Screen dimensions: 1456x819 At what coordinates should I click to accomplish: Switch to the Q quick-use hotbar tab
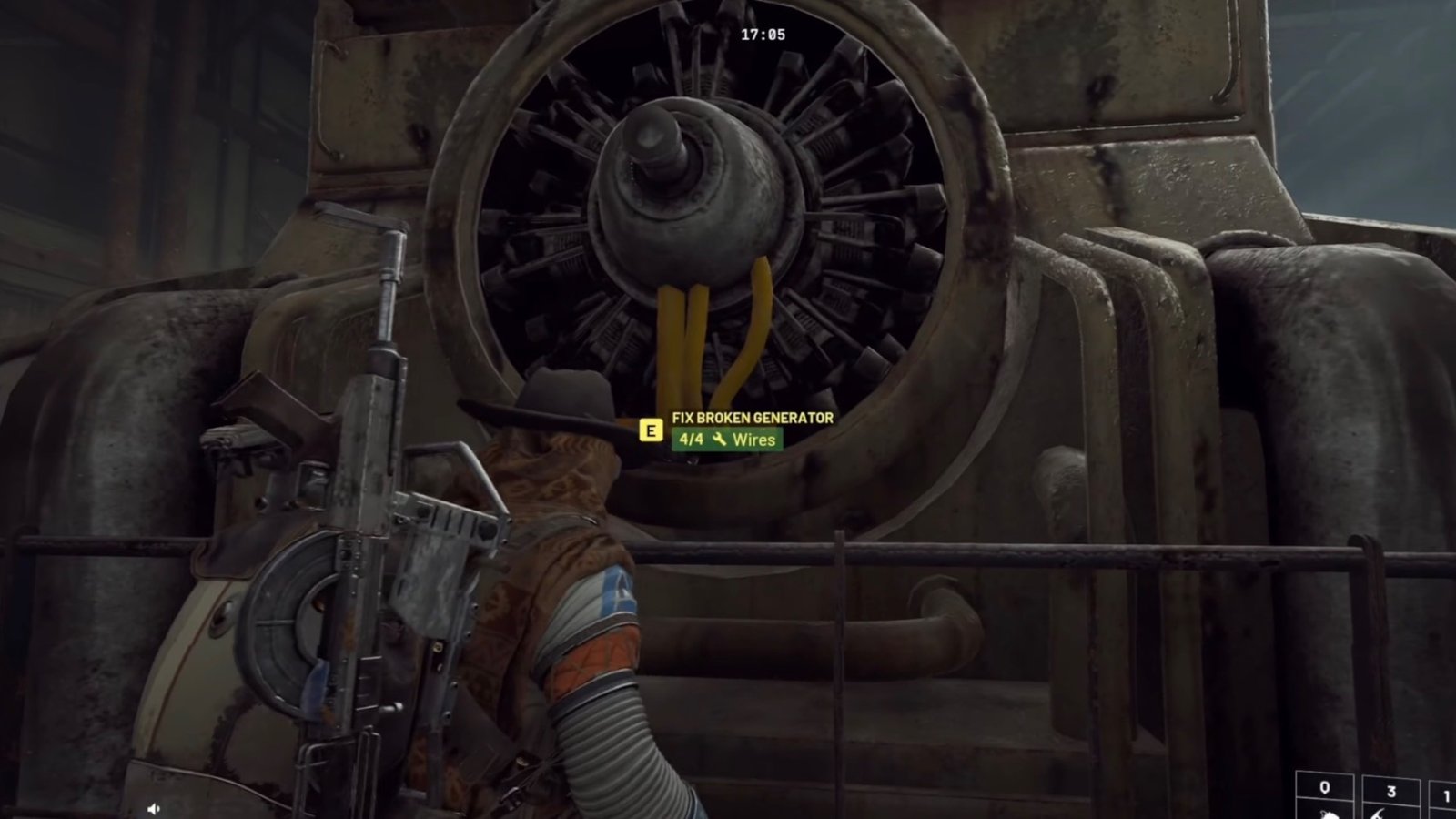pyautogui.click(x=1329, y=792)
